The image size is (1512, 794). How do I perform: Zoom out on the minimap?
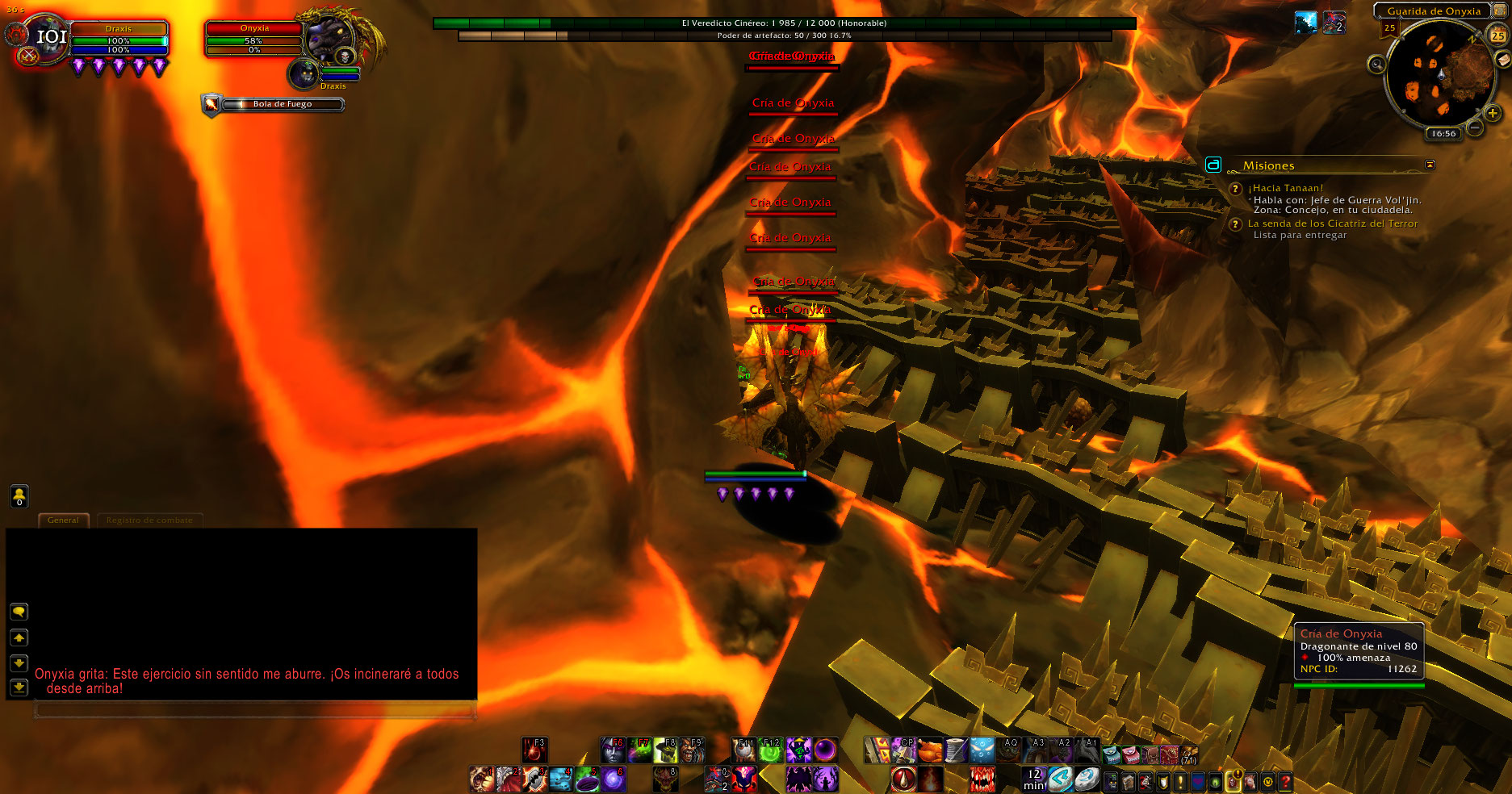pos(1474,127)
